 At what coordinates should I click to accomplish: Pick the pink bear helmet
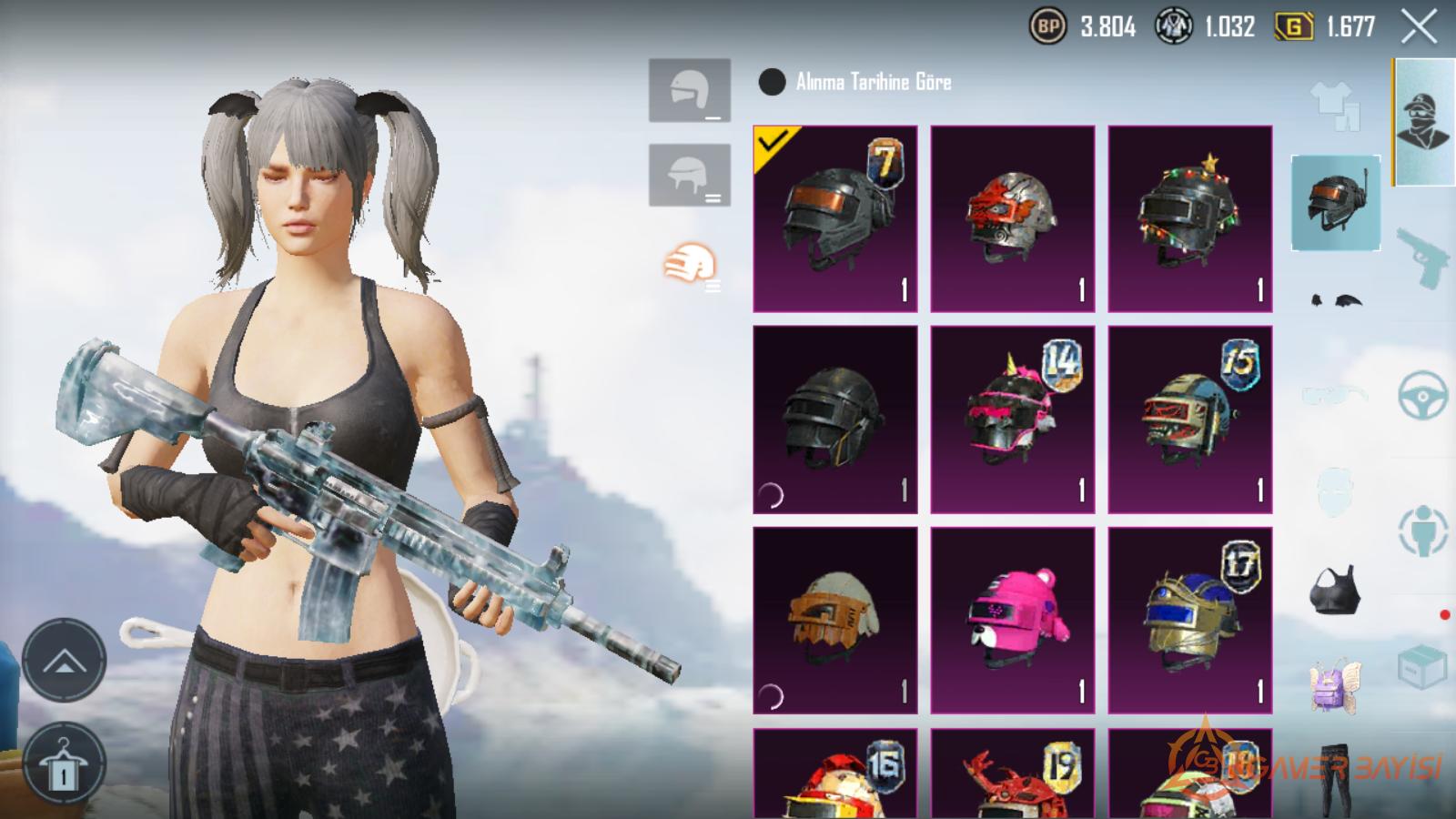(1012, 620)
